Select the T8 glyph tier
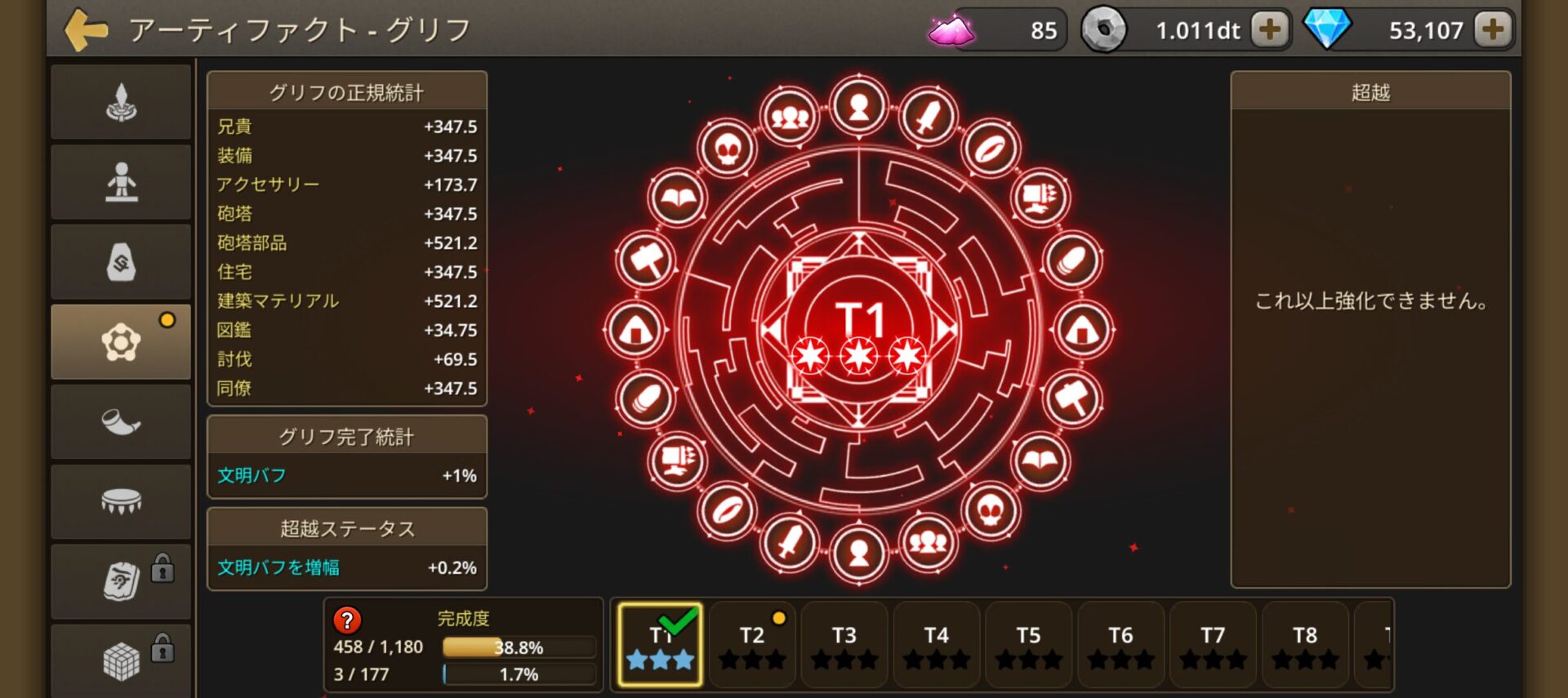Screen dimensions: 1568x698 (x=1304, y=645)
